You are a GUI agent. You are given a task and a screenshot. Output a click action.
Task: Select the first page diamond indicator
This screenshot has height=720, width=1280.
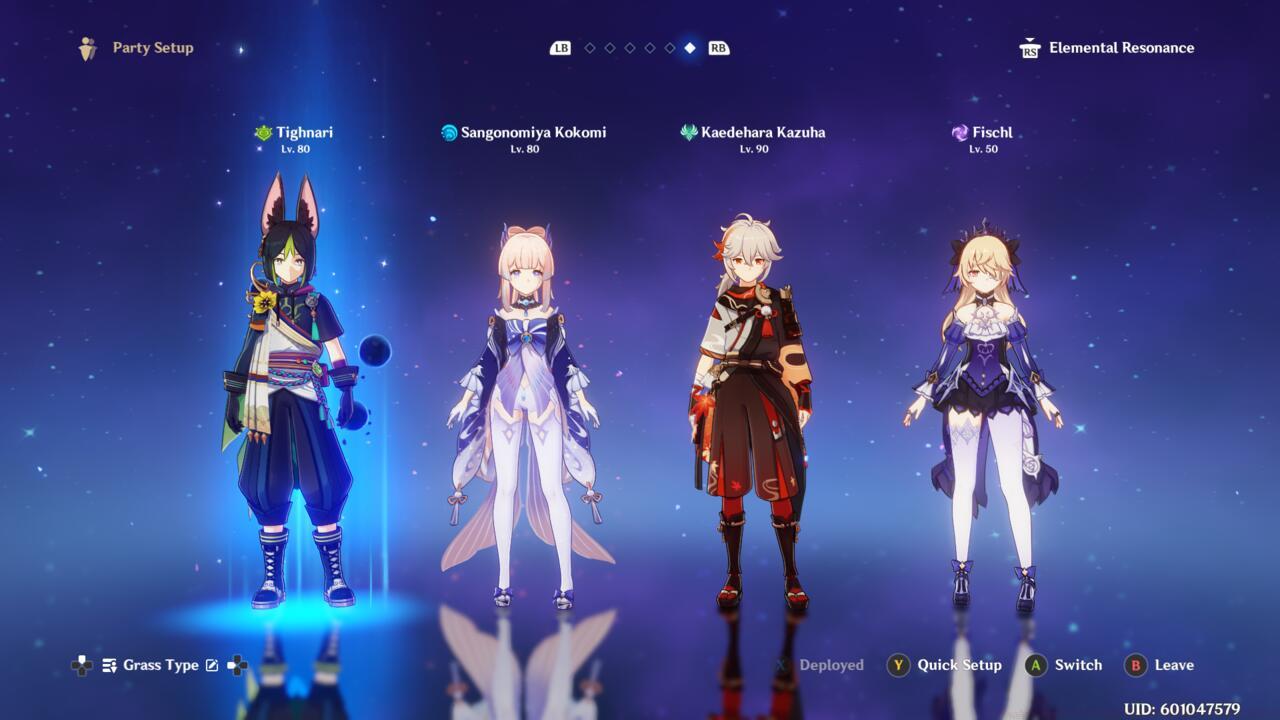[590, 47]
